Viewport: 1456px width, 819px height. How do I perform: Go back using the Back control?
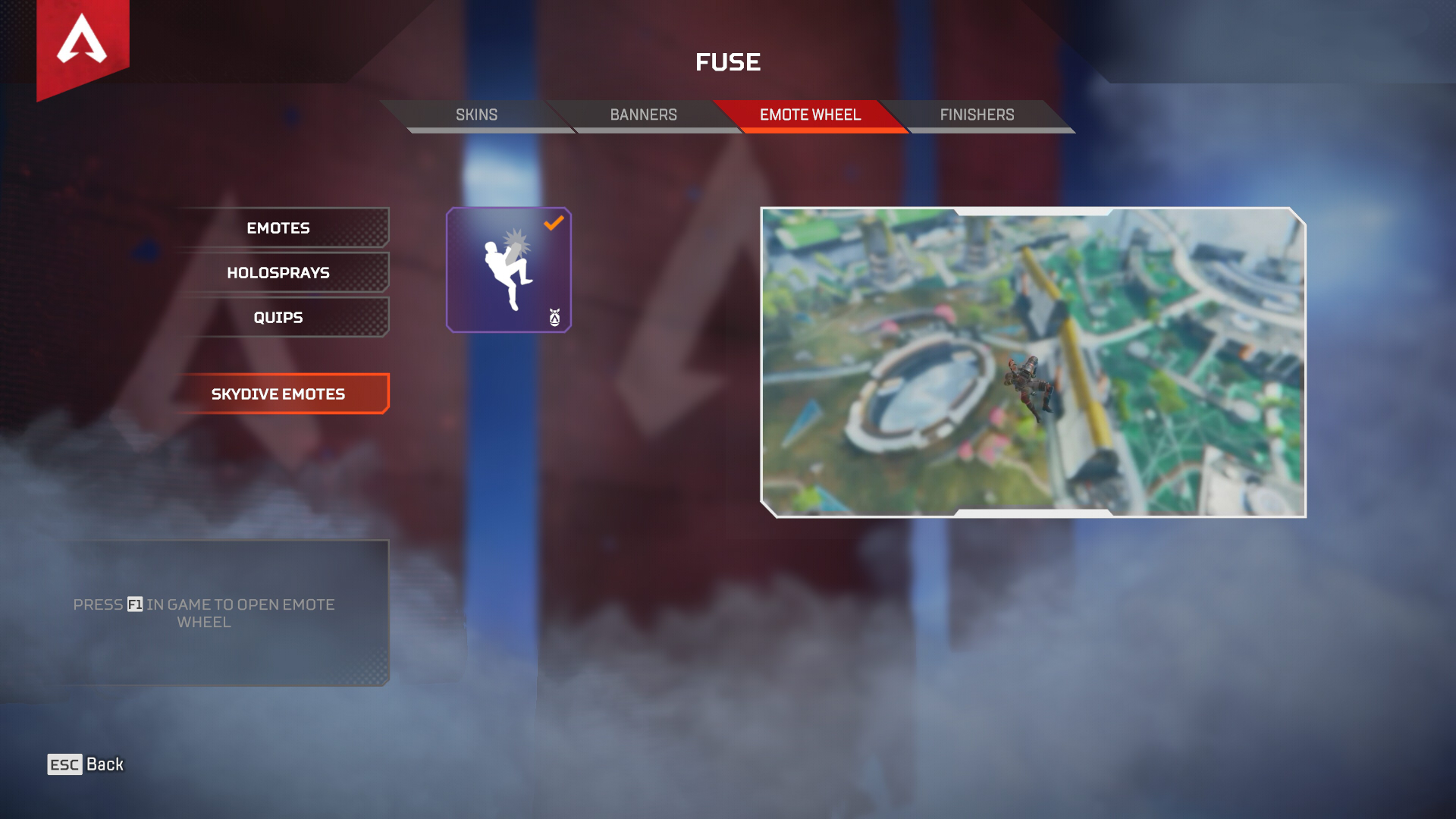[91, 764]
